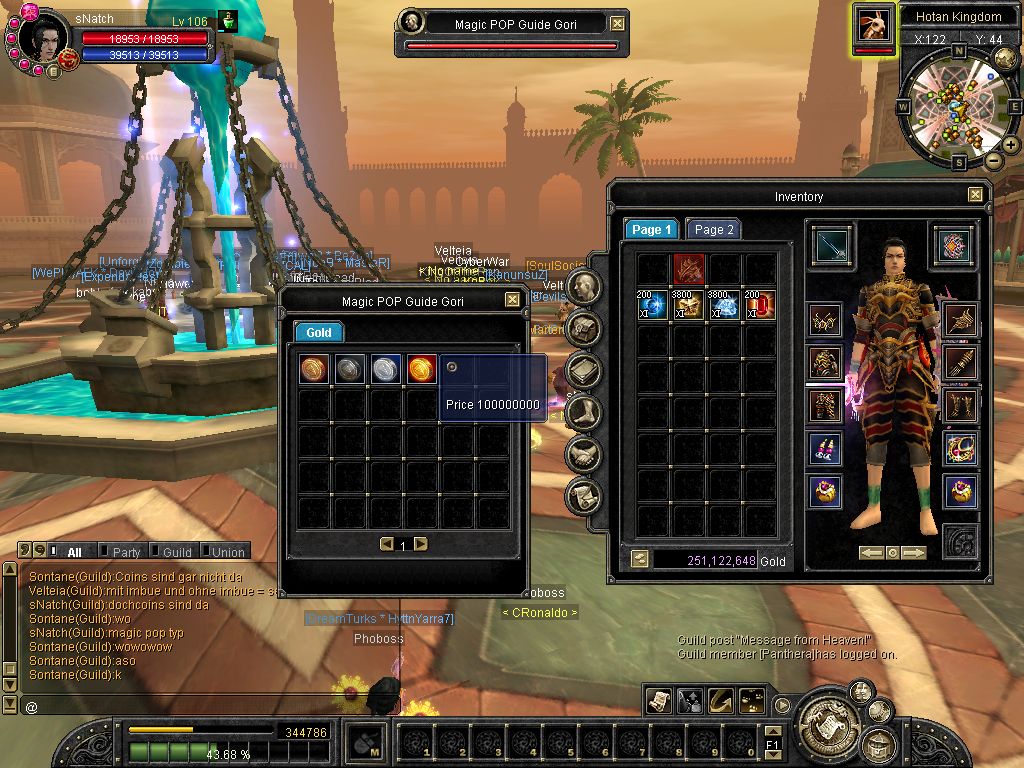Close the Magic POP Guide Gori shop window
Screen dimensions: 1024x768
pyautogui.click(x=512, y=300)
